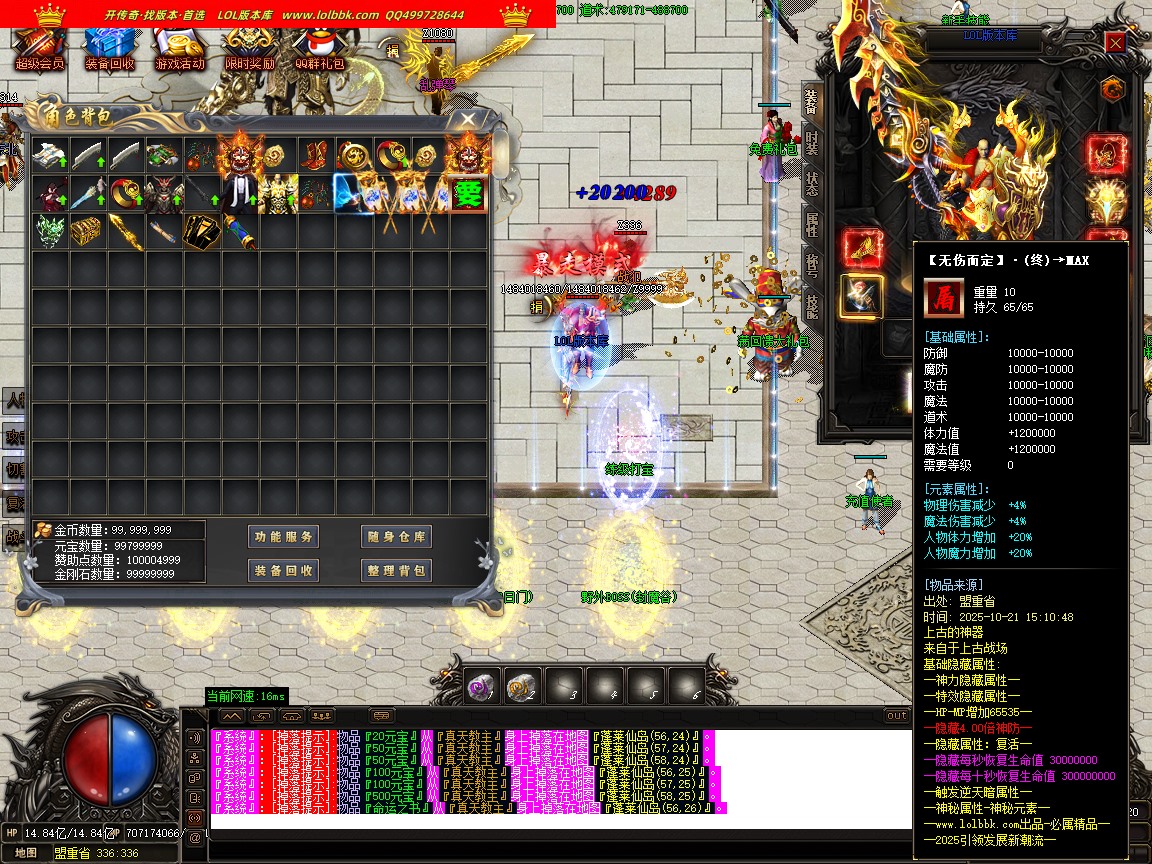The image size is (1152, 864).
Task: Select the green 要 tile item
Action: [468, 194]
